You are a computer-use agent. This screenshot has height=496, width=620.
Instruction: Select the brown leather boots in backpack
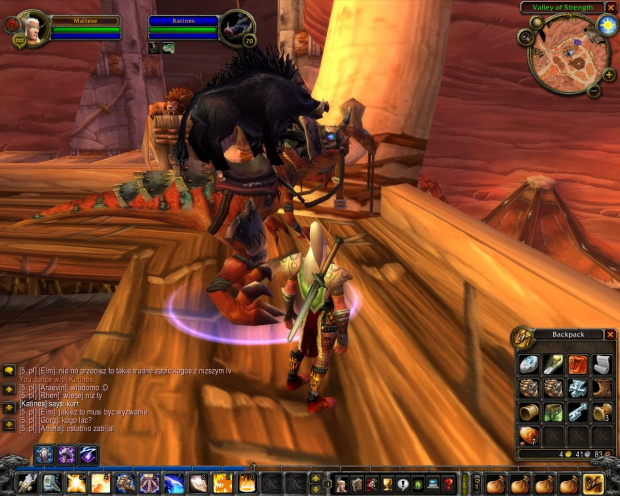pyautogui.click(x=601, y=388)
